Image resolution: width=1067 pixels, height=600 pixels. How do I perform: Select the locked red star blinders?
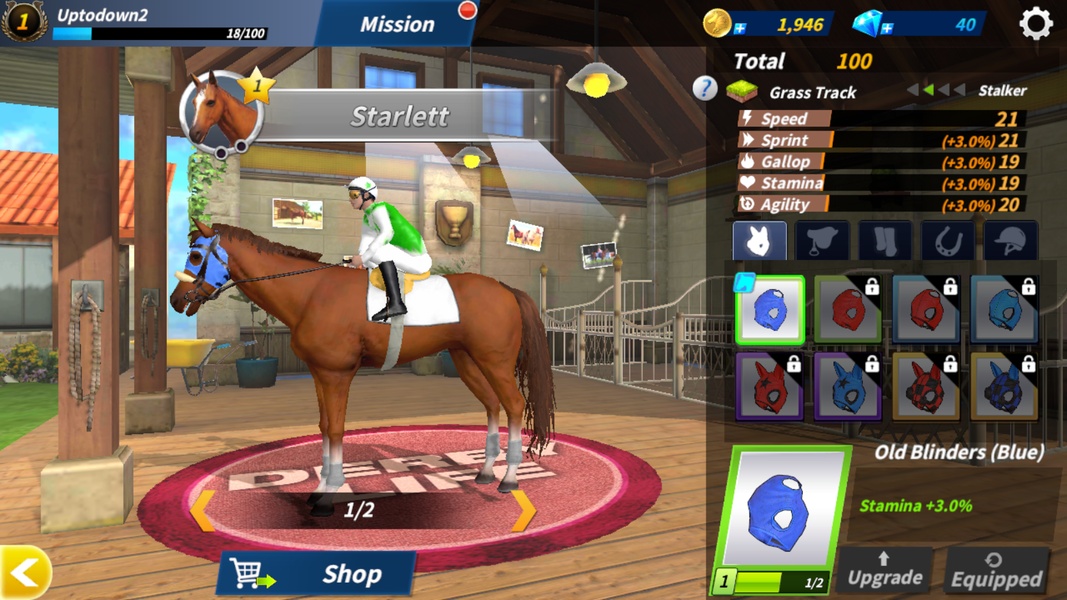(x=770, y=385)
